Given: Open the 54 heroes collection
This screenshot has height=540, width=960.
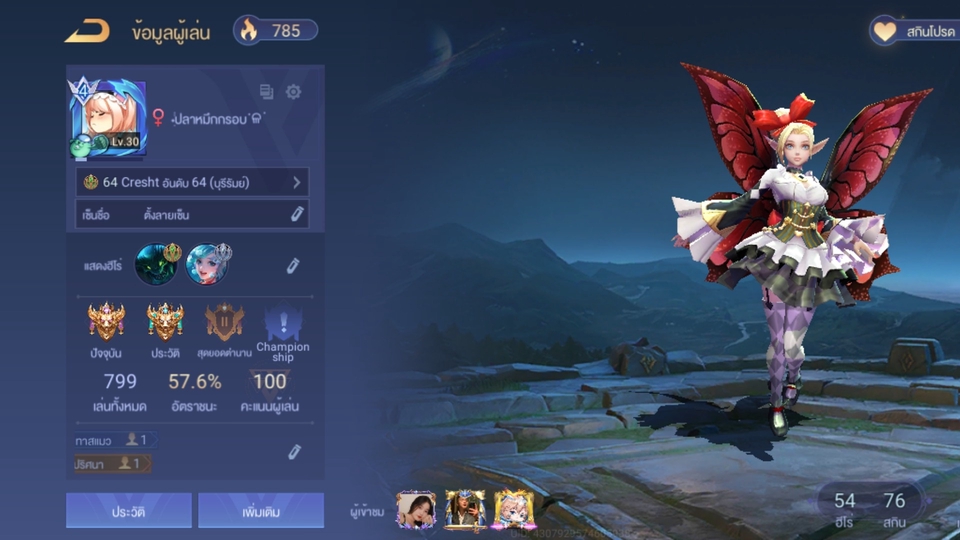Looking at the screenshot, I should pyautogui.click(x=845, y=508).
